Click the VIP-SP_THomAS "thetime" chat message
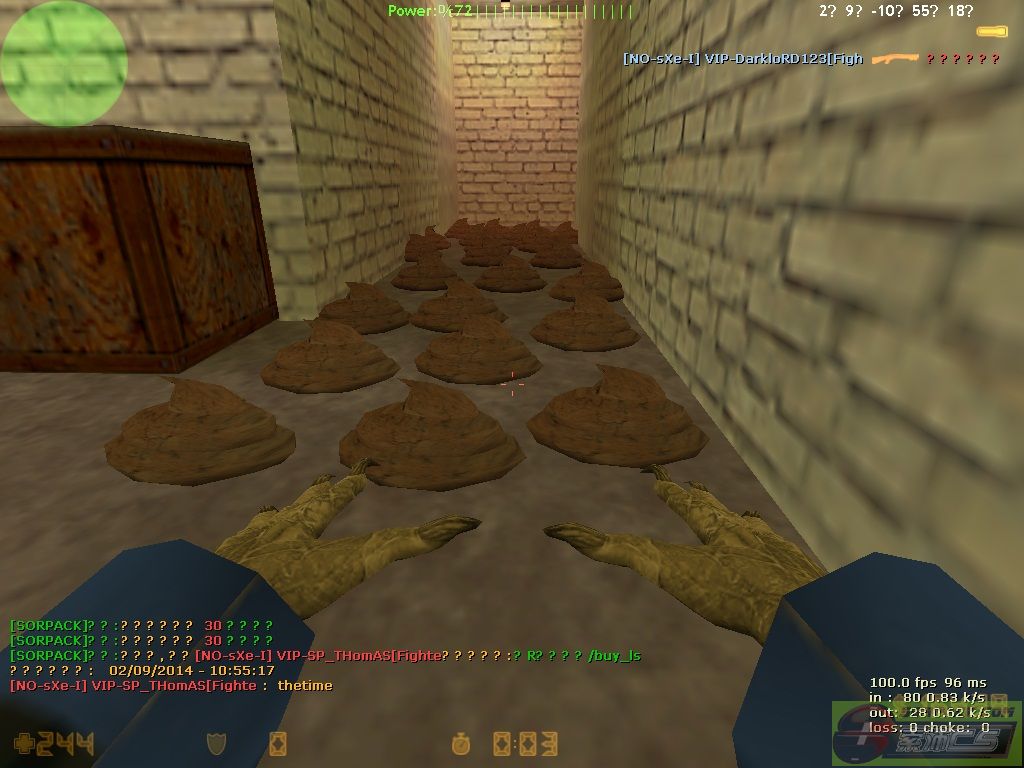 [x=171, y=686]
